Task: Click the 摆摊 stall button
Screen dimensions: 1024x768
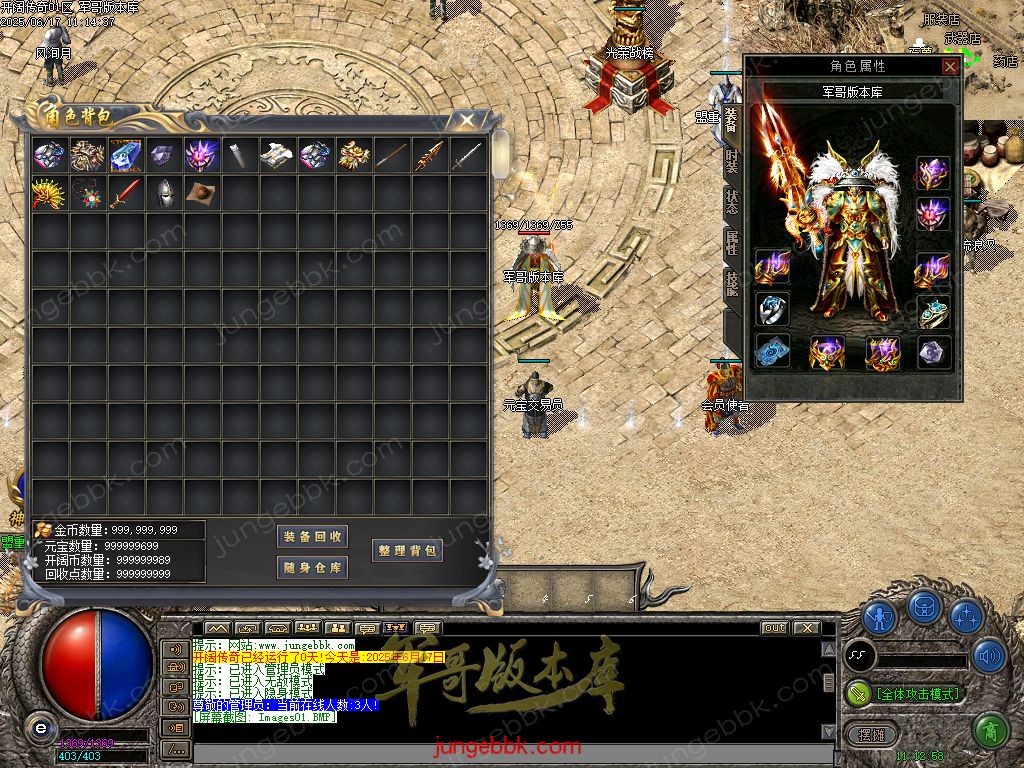Action: pyautogui.click(x=865, y=734)
